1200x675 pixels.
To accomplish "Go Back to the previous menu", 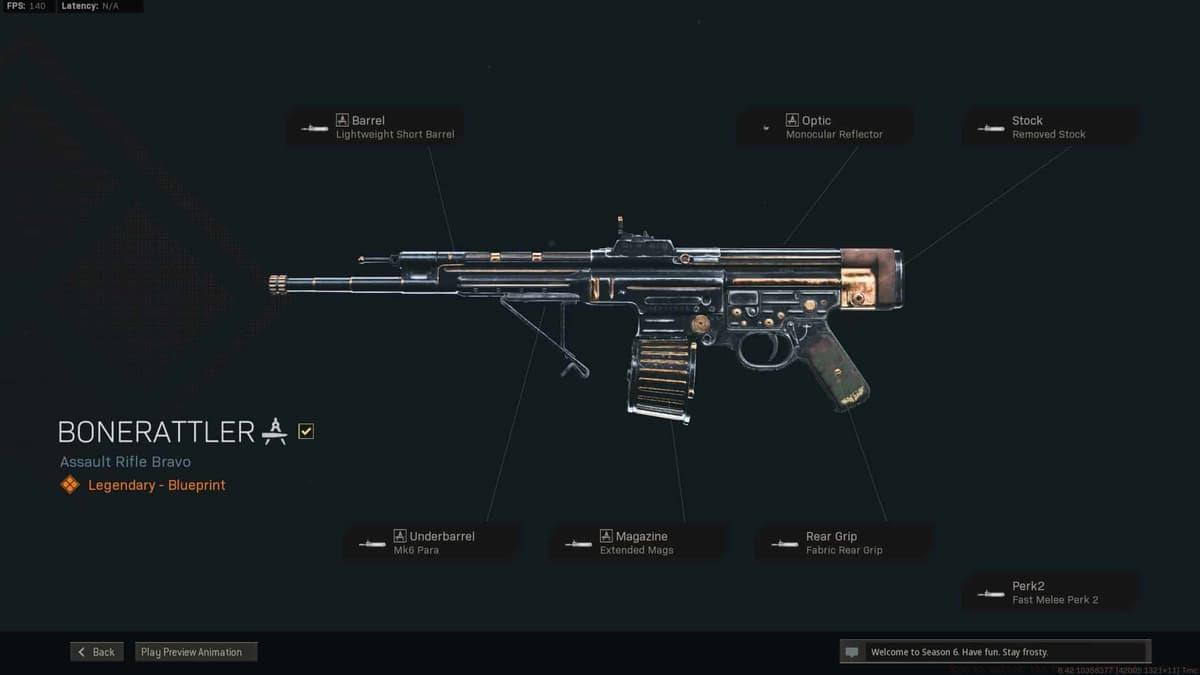I will click(x=97, y=652).
